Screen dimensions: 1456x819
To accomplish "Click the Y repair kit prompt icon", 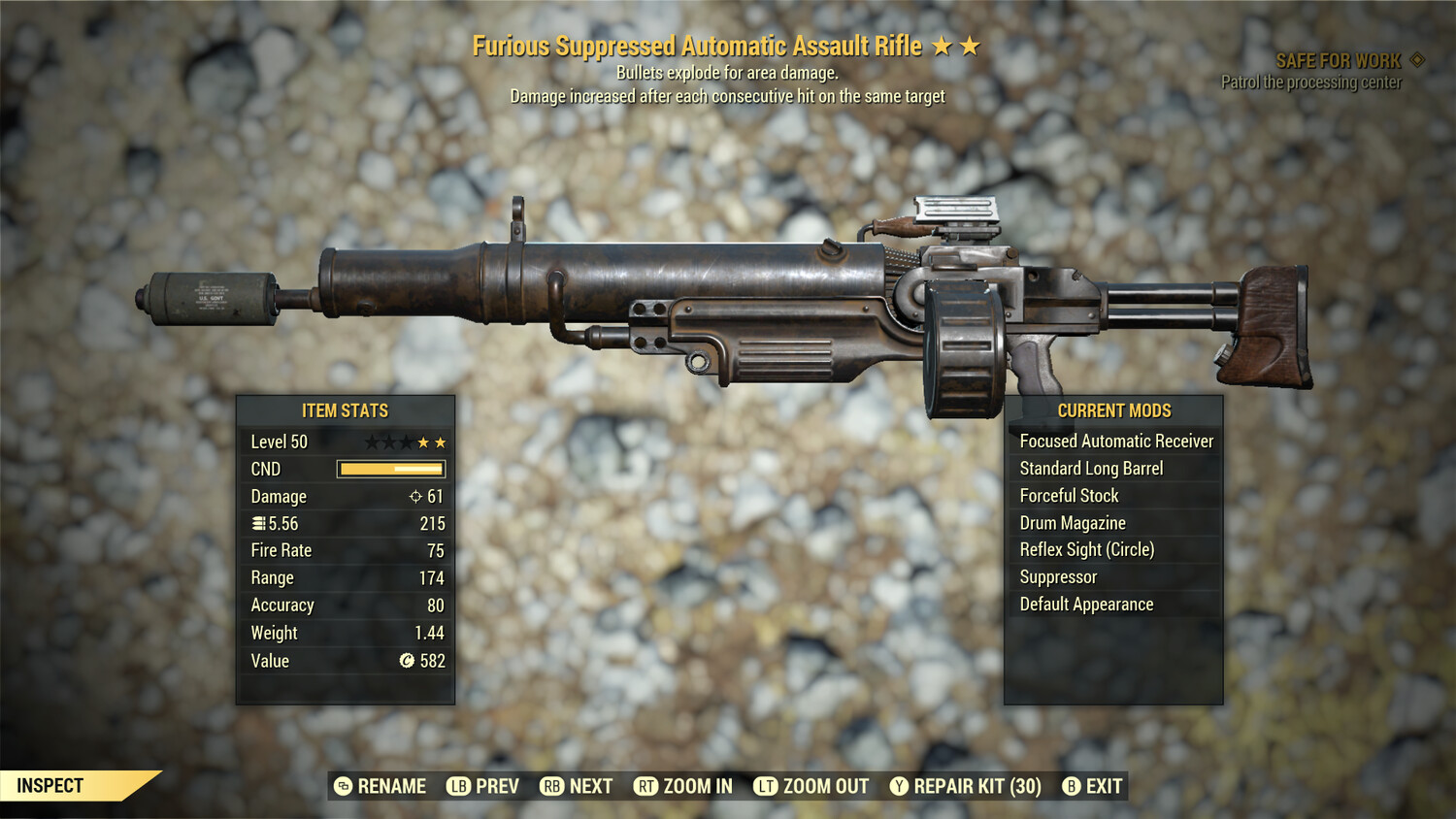I will tap(899, 786).
